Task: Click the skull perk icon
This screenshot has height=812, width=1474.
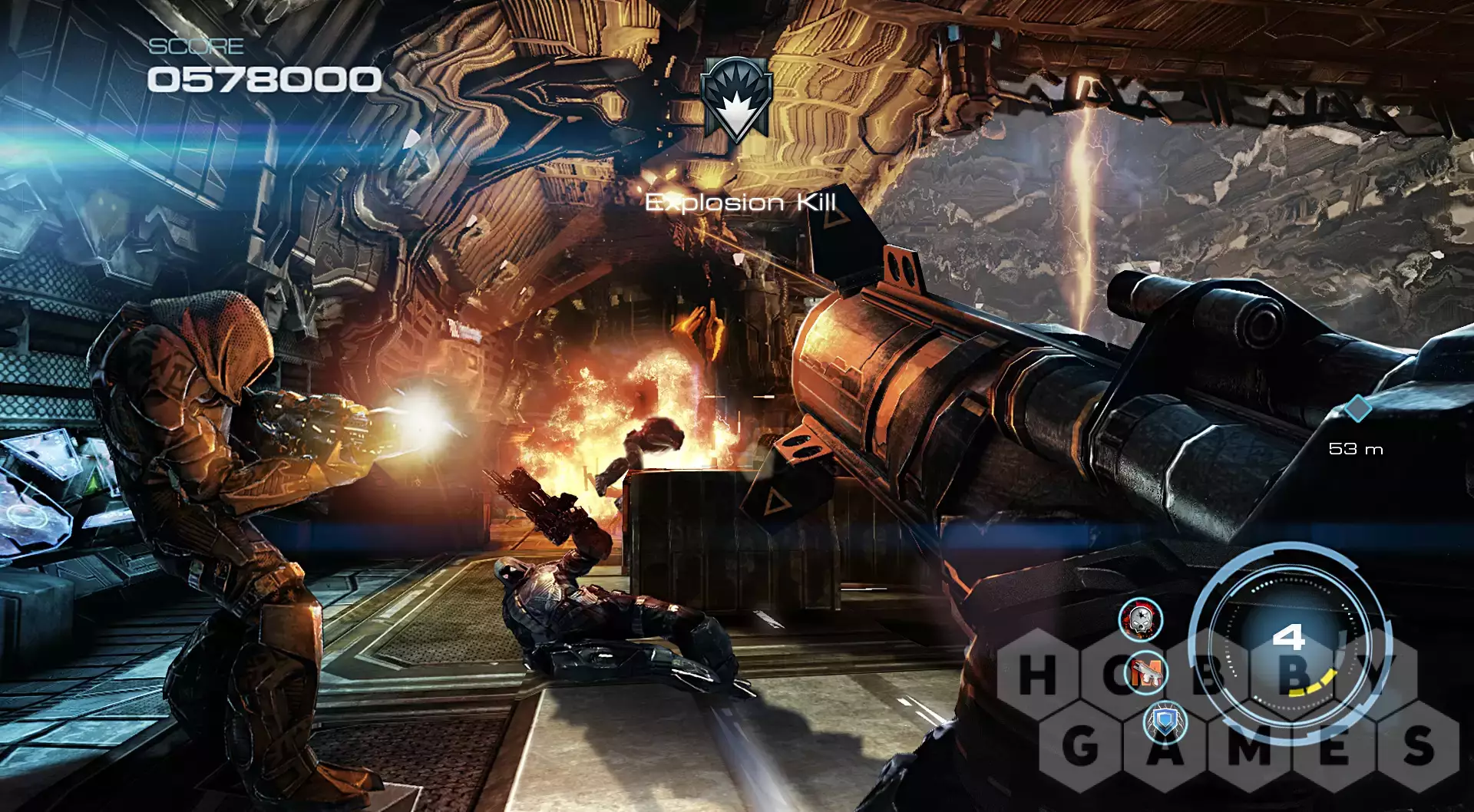Action: tap(1141, 619)
